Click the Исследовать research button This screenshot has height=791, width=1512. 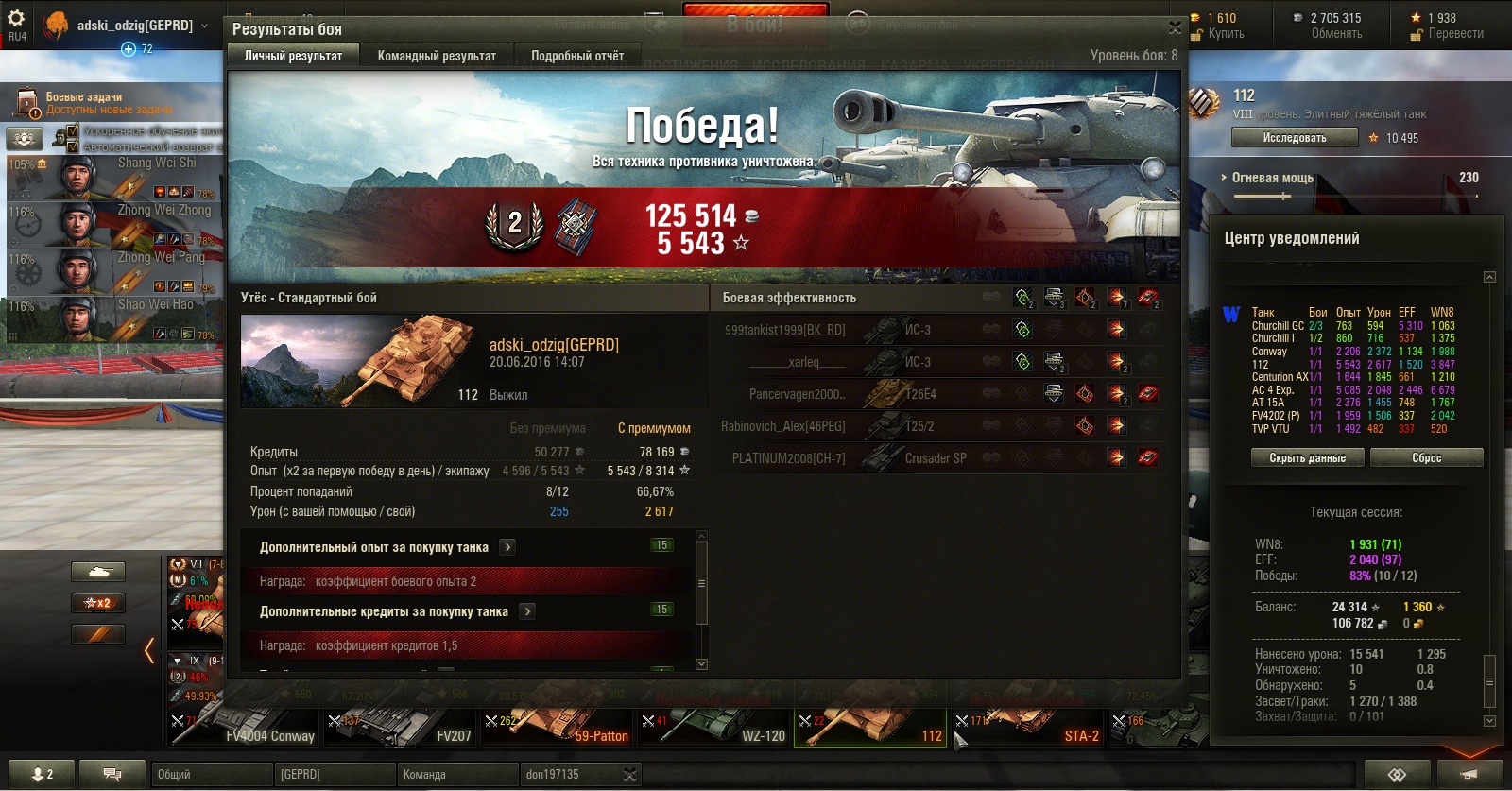pyautogui.click(x=1294, y=138)
